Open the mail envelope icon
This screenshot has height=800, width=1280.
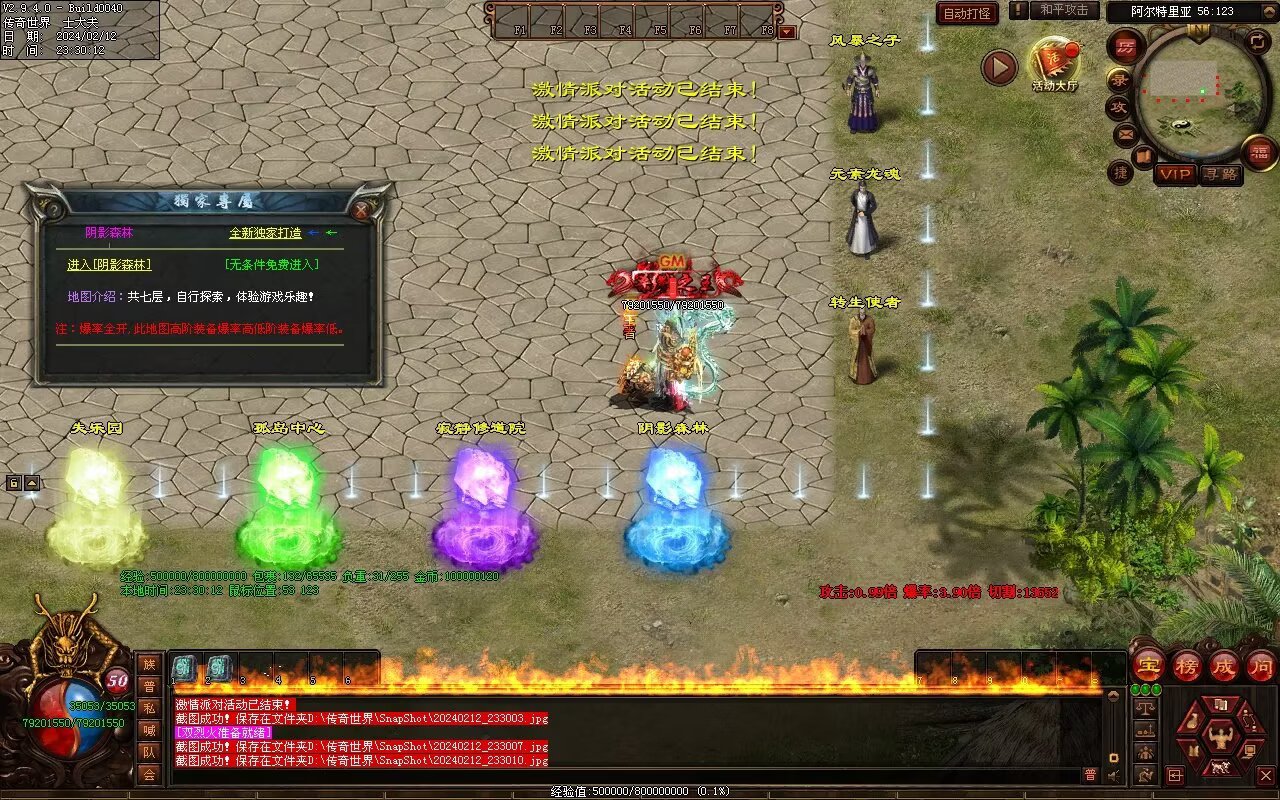tap(1126, 133)
